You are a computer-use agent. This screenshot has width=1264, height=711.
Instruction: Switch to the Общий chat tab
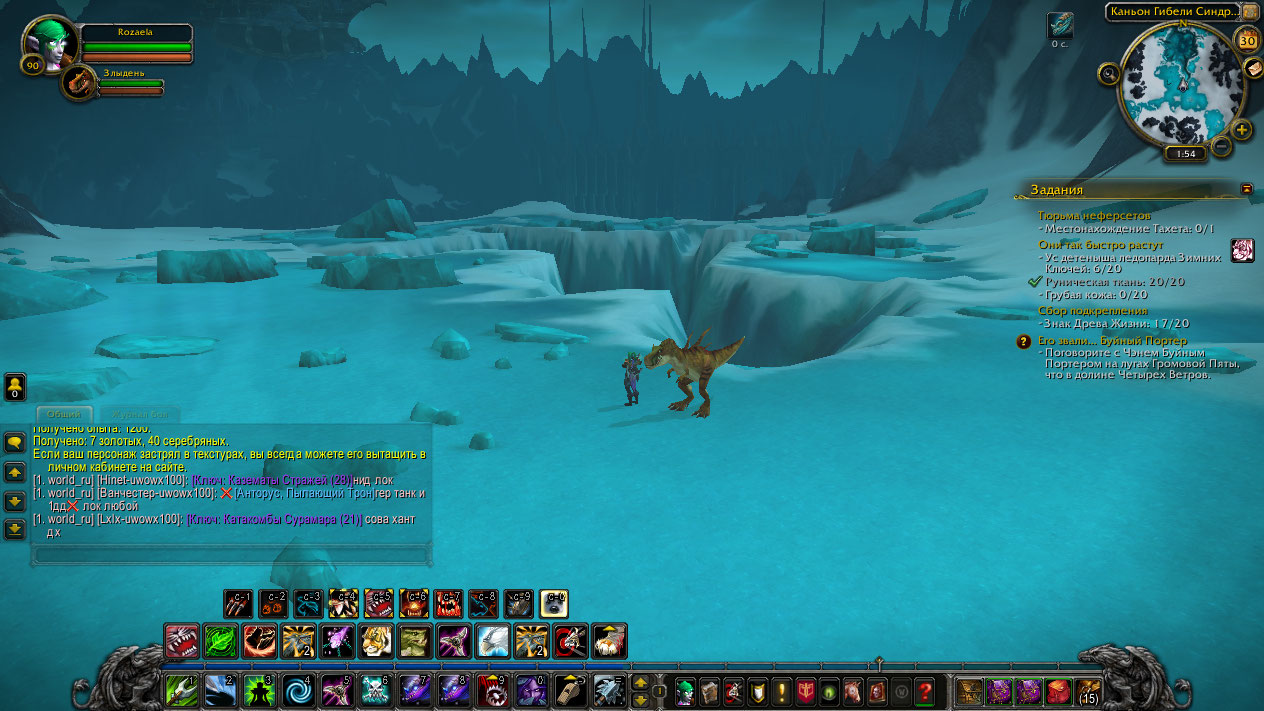click(66, 414)
